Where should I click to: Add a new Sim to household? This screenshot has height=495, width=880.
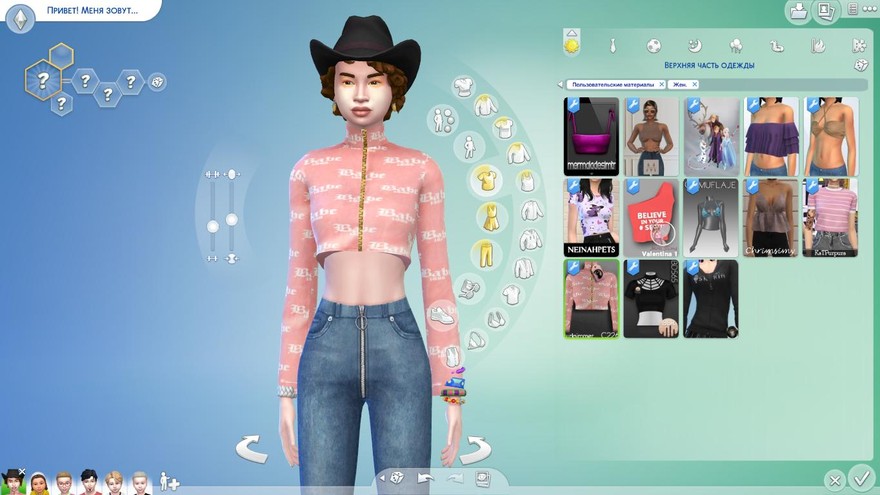tap(169, 482)
